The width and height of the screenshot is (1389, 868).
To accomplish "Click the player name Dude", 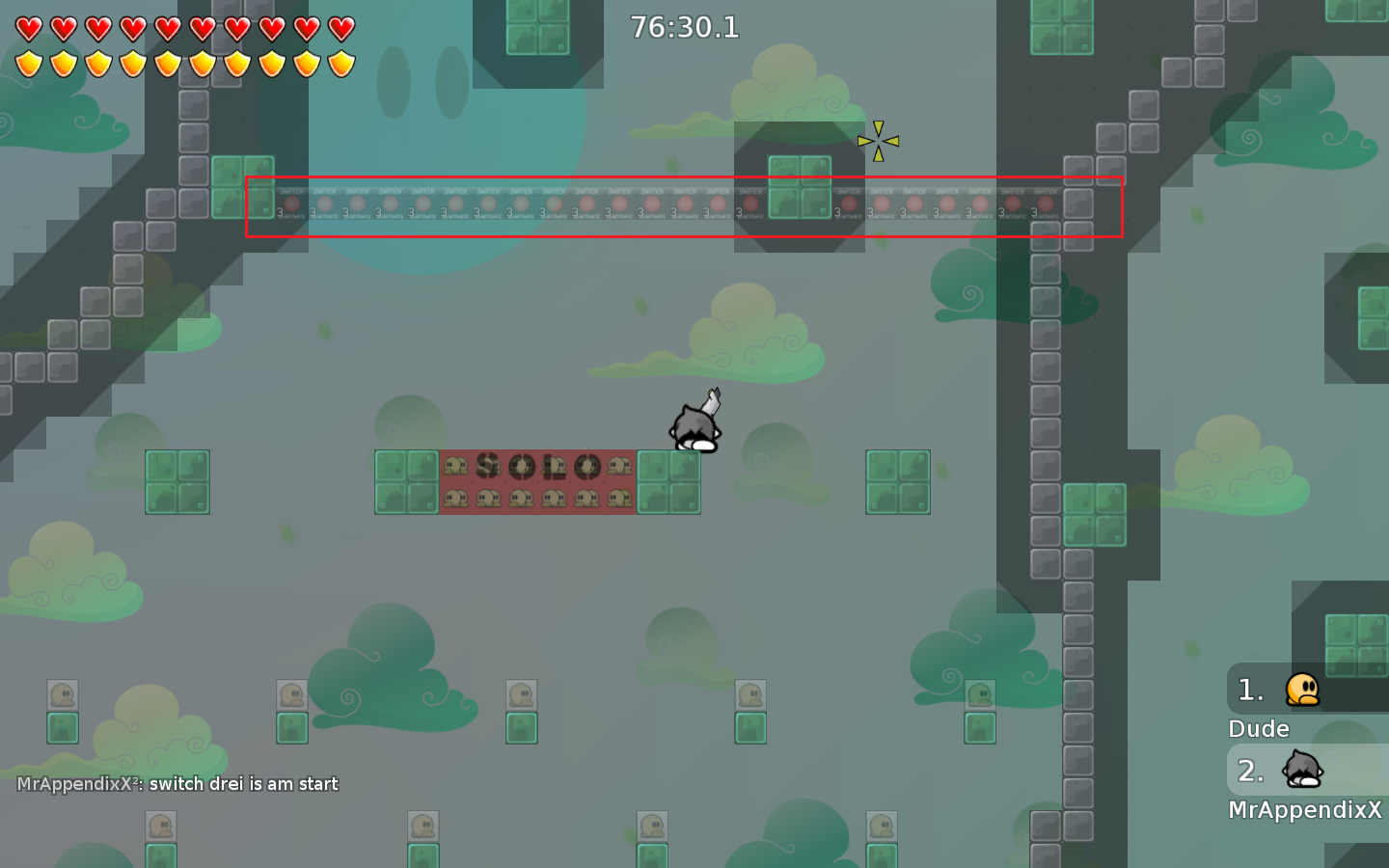I will 1257,729.
